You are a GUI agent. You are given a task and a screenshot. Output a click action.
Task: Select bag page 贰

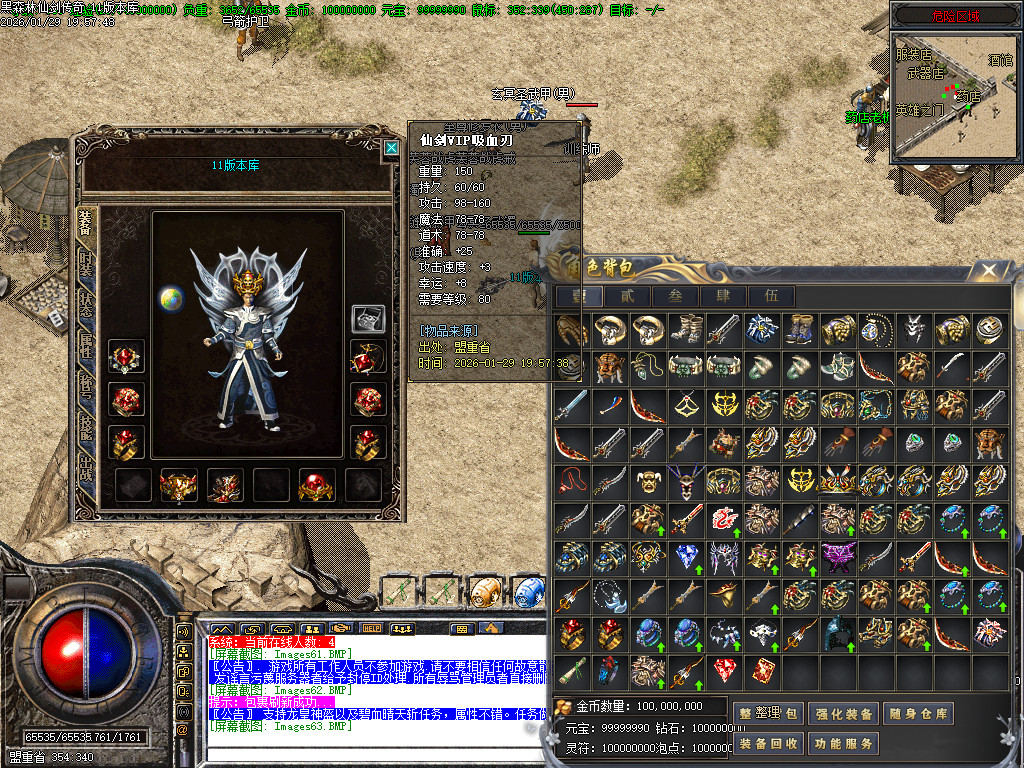pyautogui.click(x=626, y=296)
